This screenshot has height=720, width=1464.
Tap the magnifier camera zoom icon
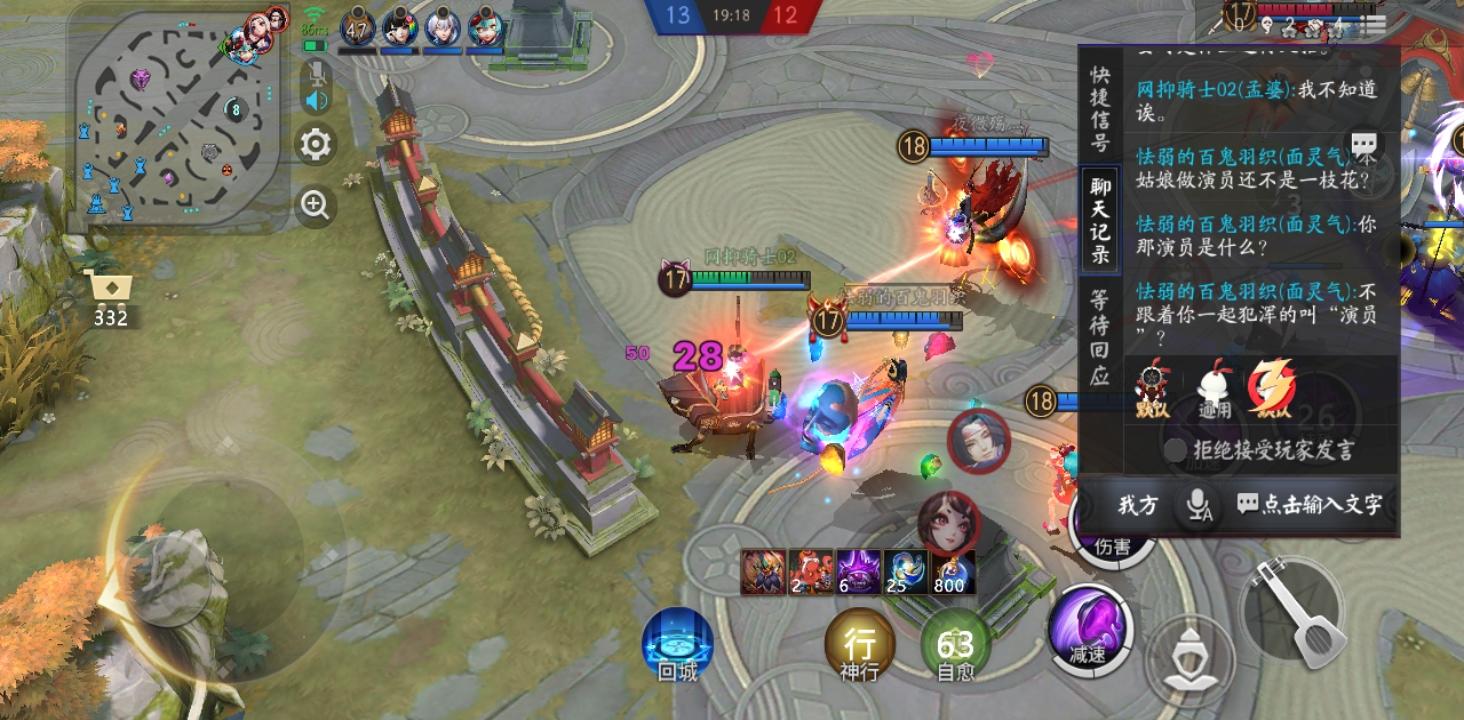click(x=314, y=206)
